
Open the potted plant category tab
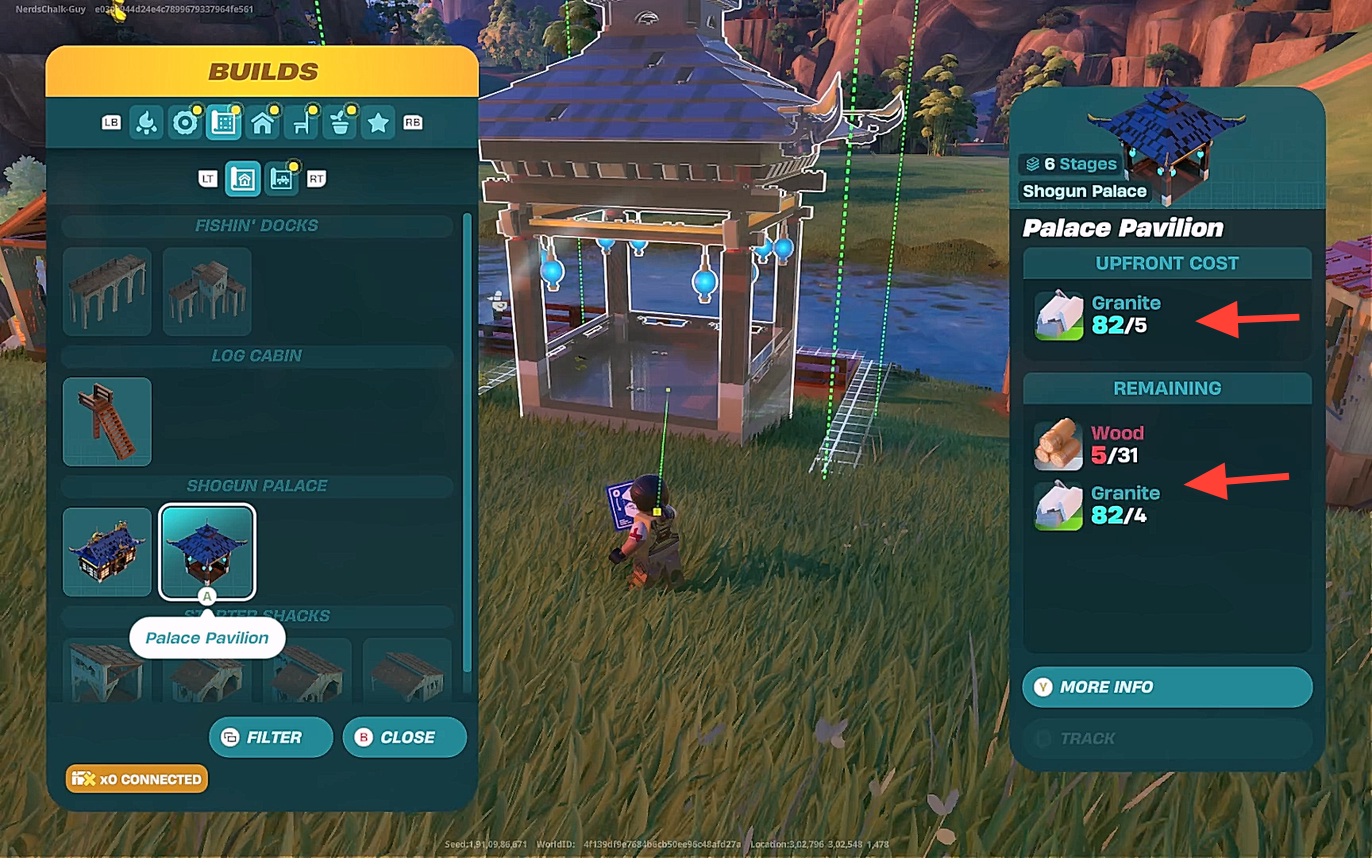(x=340, y=123)
